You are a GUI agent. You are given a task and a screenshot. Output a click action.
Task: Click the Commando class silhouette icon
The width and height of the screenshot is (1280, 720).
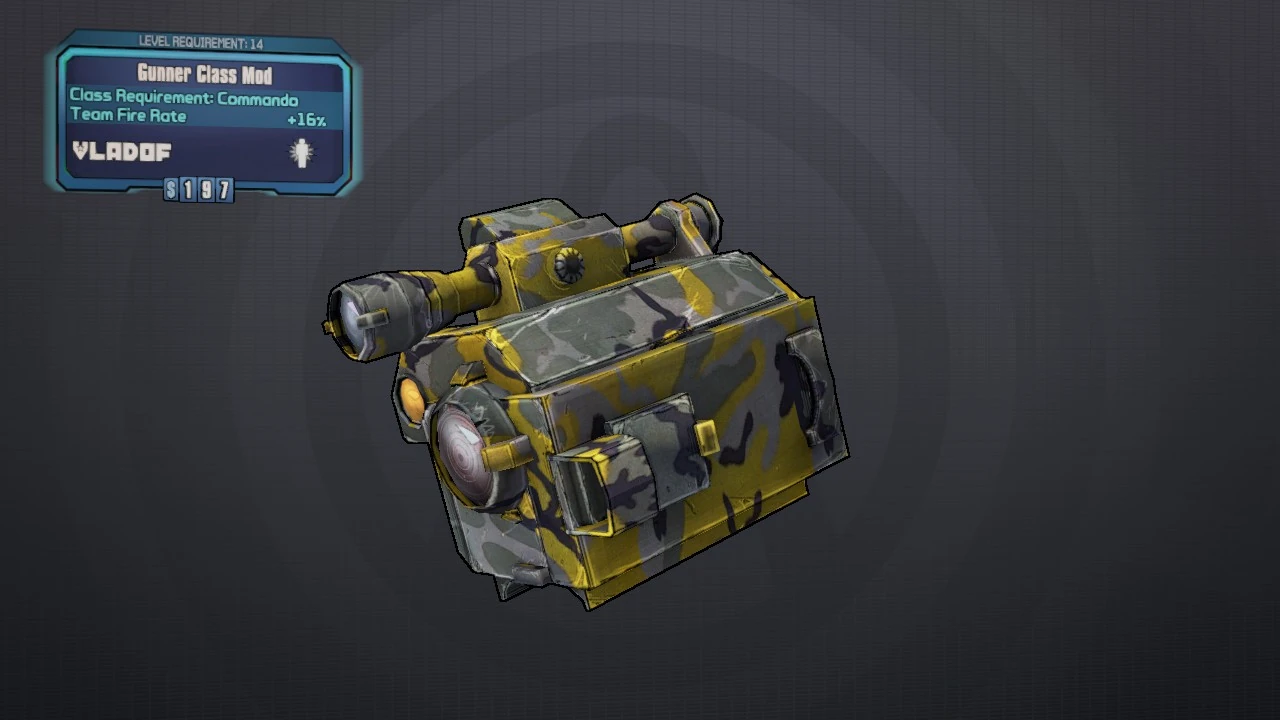[303, 152]
